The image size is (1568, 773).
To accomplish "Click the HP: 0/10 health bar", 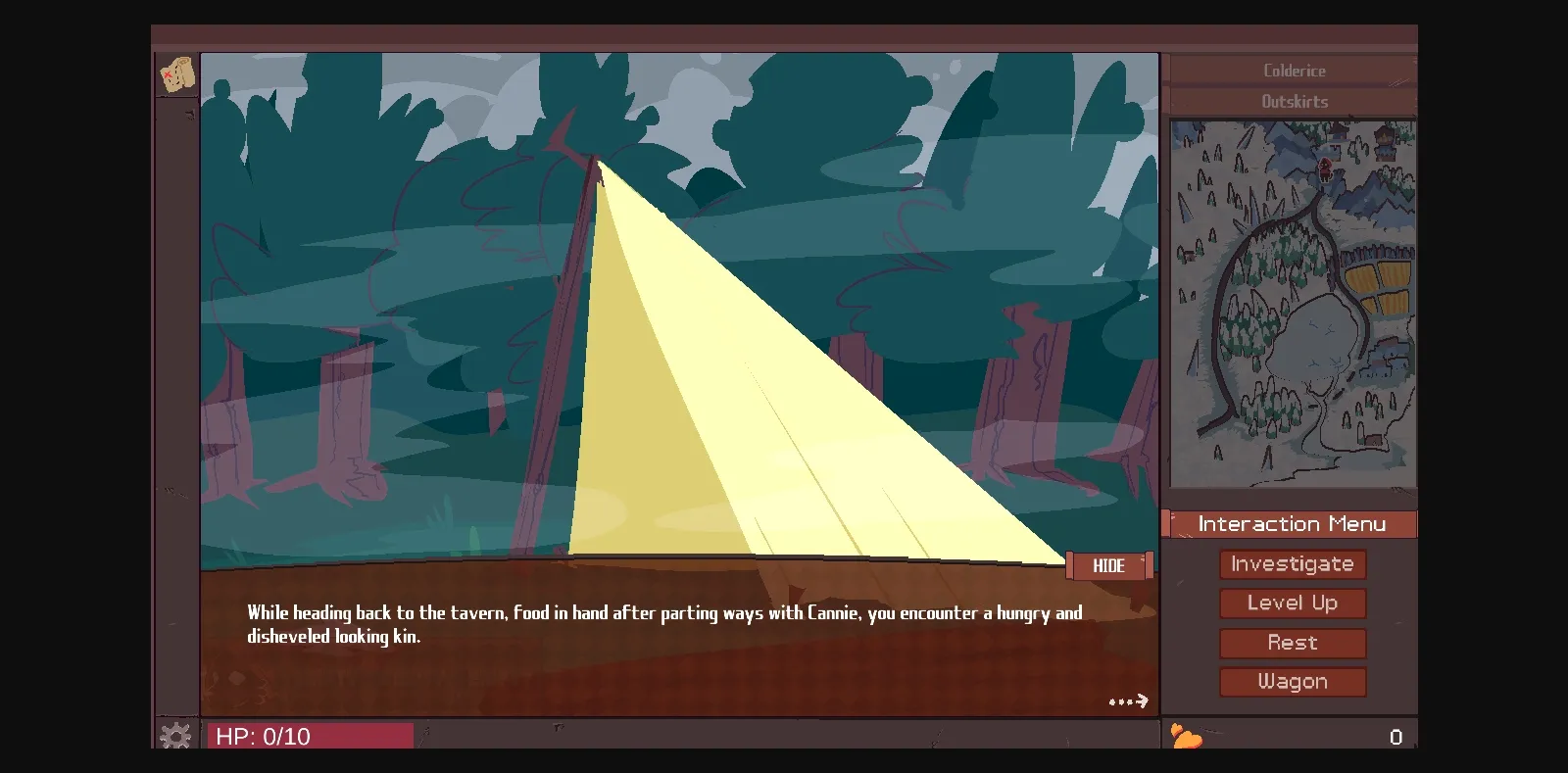I will pyautogui.click(x=310, y=736).
